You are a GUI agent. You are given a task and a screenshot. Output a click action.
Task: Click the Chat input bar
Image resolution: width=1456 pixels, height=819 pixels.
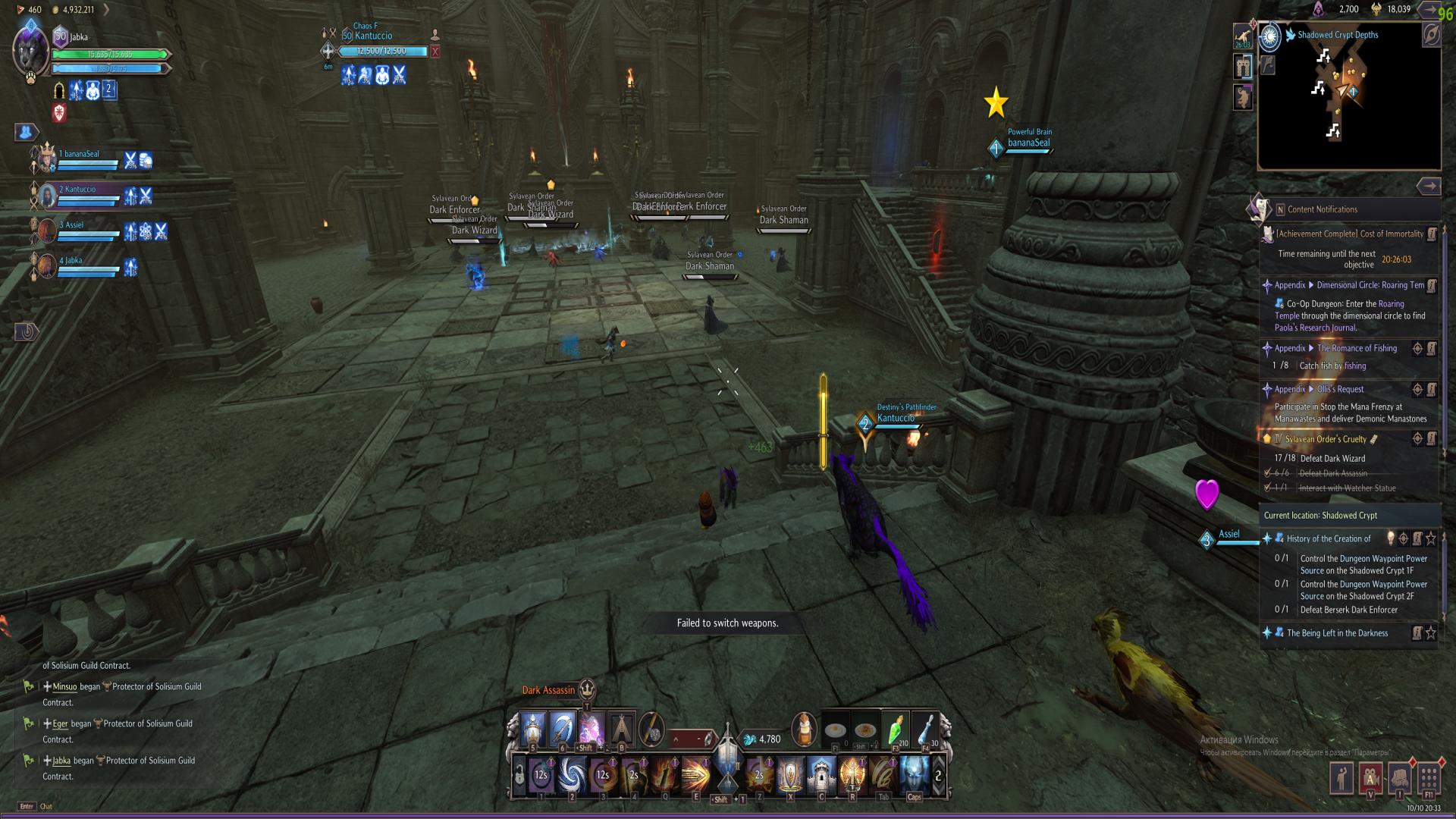[x=46, y=806]
